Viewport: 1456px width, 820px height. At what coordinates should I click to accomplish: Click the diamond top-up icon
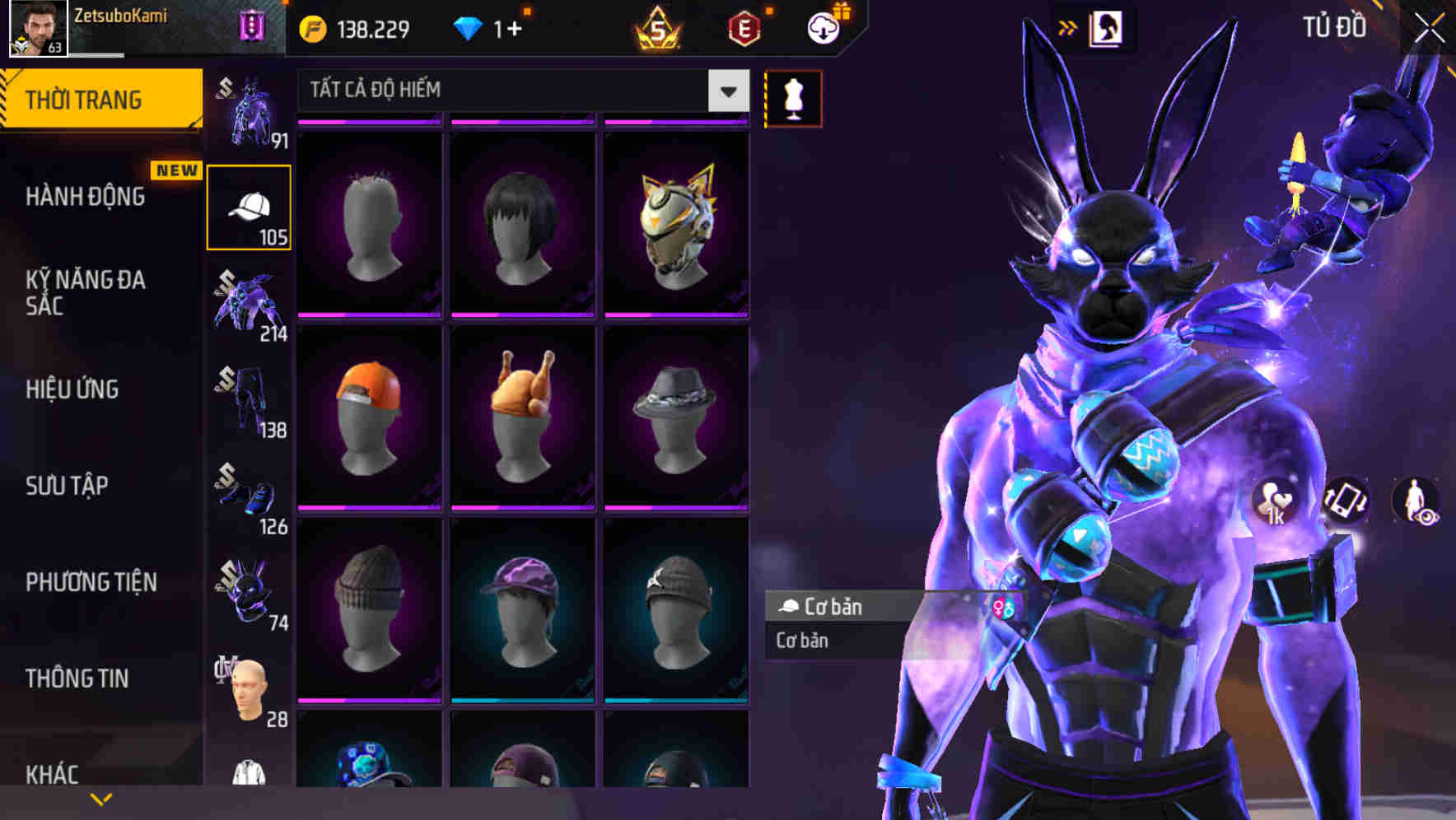pyautogui.click(x=467, y=27)
